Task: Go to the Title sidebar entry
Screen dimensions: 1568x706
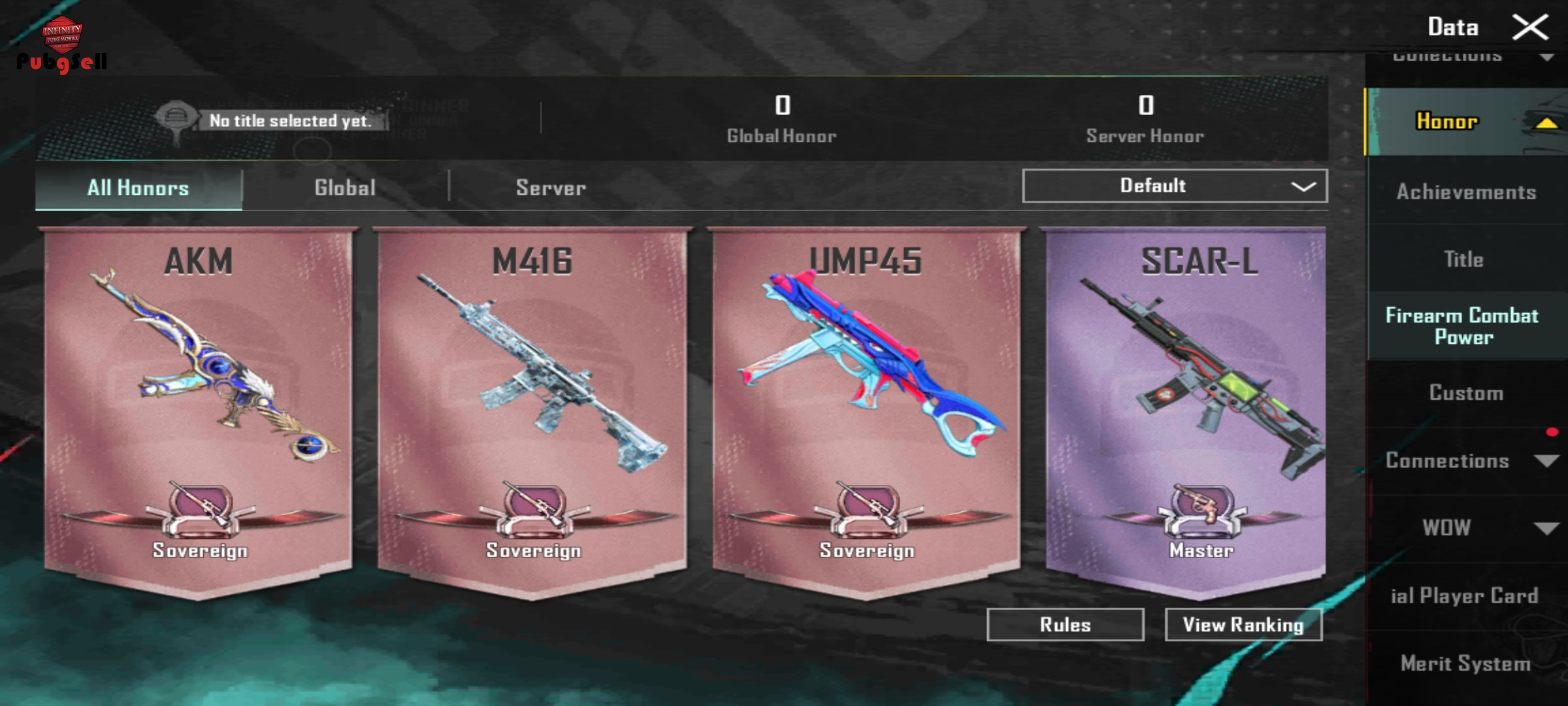Action: [1463, 260]
